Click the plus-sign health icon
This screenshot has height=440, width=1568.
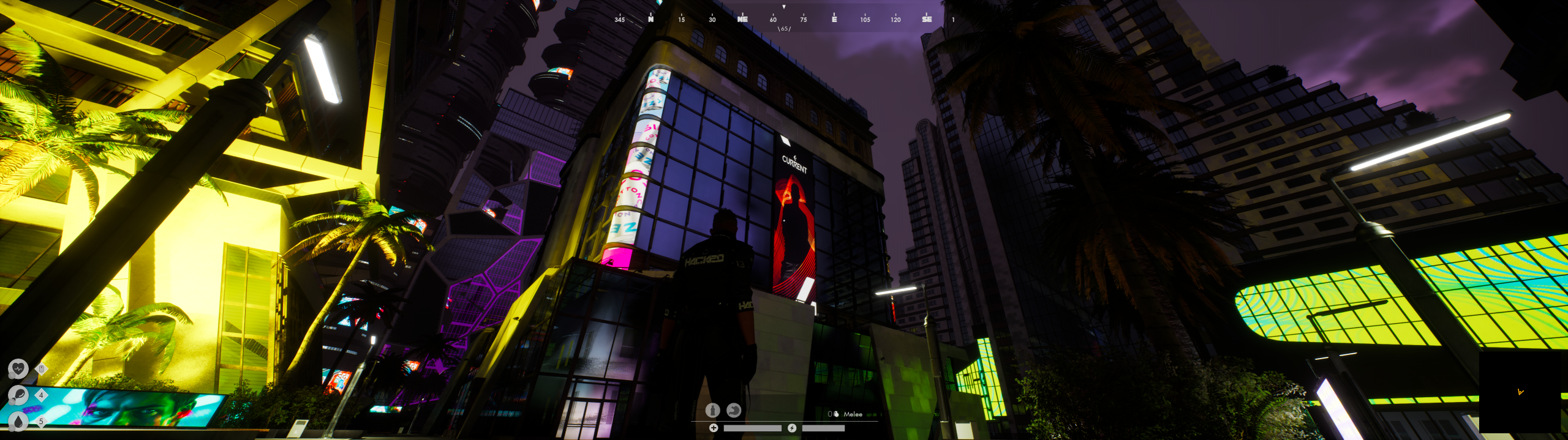(x=714, y=428)
